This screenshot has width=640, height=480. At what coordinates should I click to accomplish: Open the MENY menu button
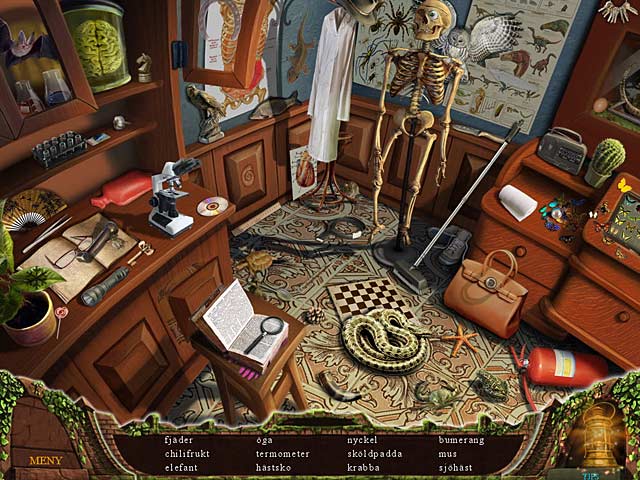pos(46,460)
